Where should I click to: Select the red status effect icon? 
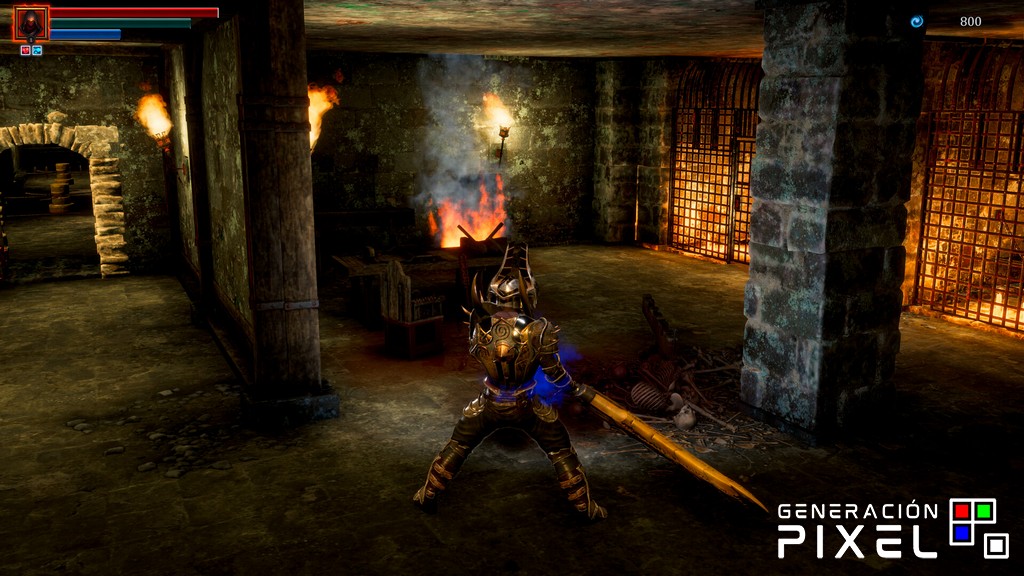[26, 50]
